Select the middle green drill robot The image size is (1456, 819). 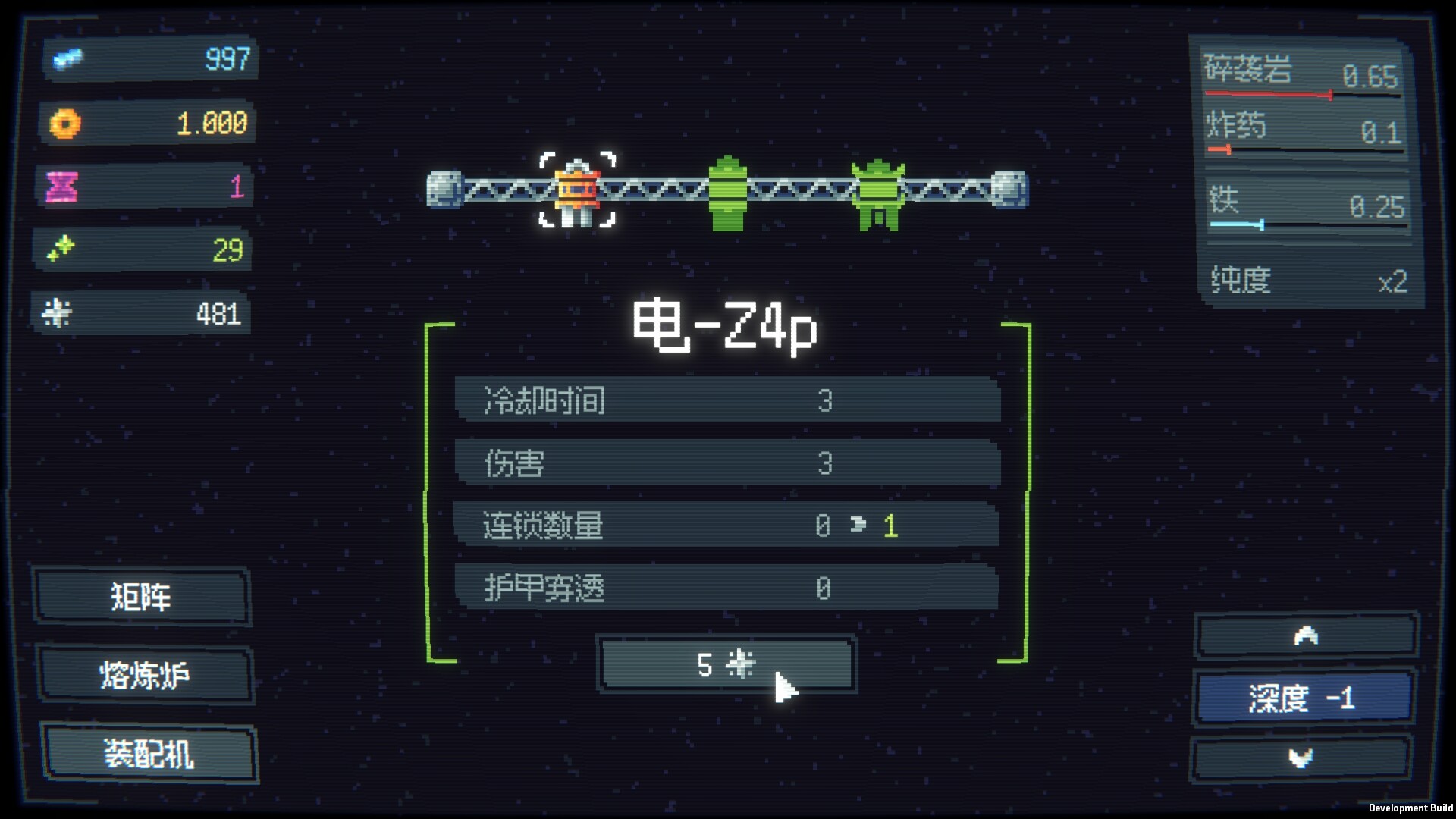[x=726, y=190]
